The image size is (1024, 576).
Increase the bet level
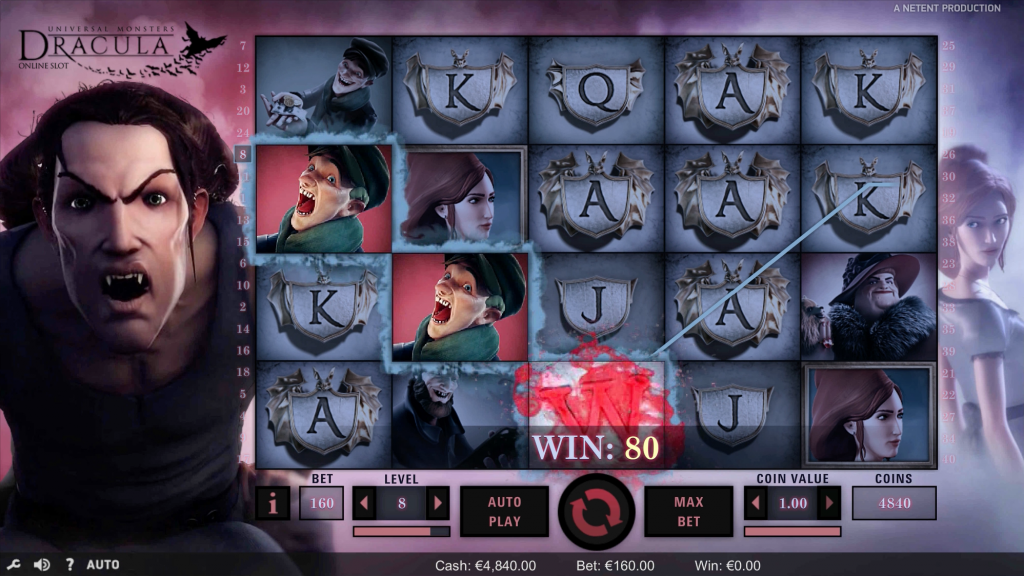438,503
